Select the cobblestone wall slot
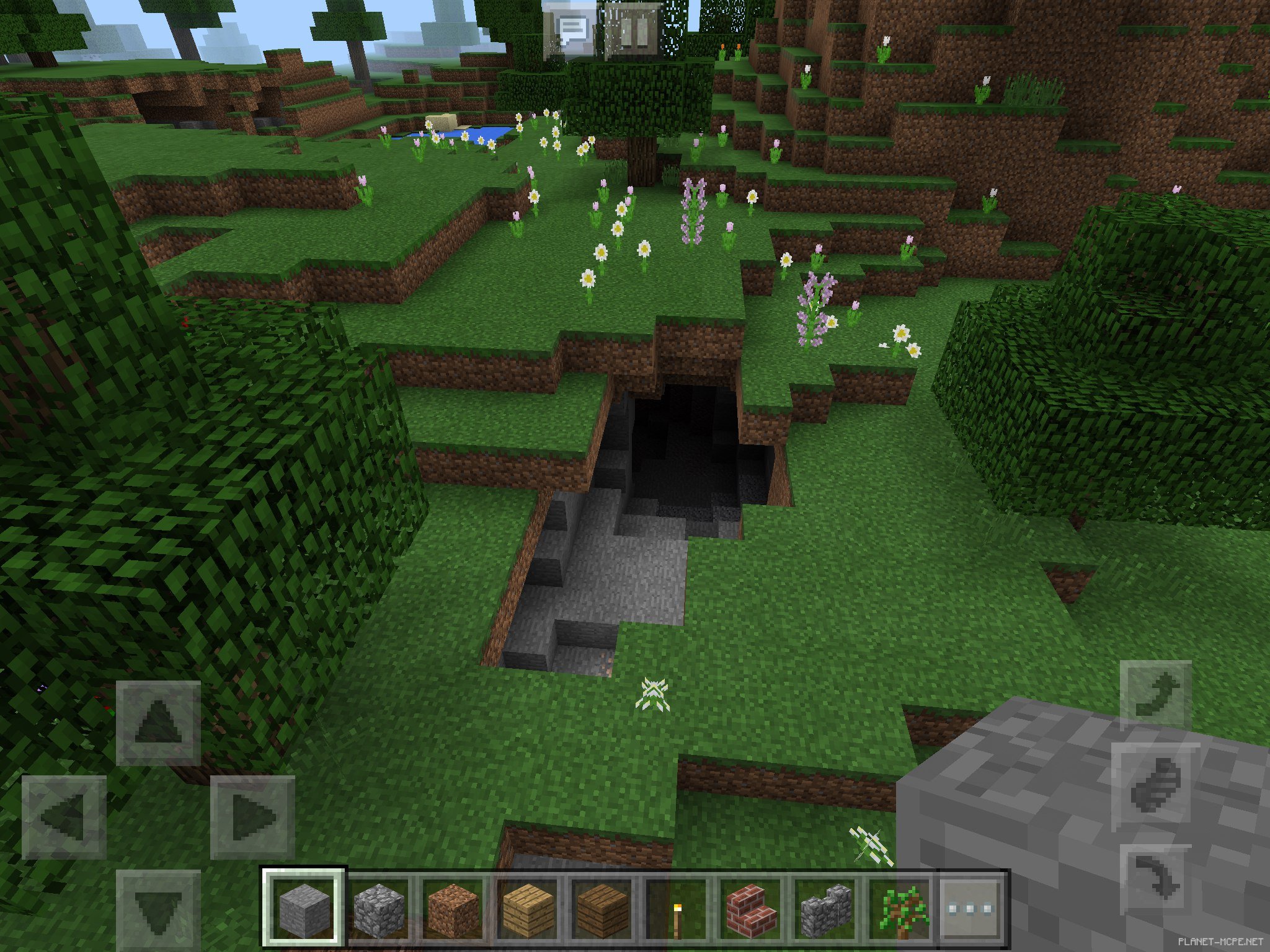The height and width of the screenshot is (952, 1270). pos(824,909)
